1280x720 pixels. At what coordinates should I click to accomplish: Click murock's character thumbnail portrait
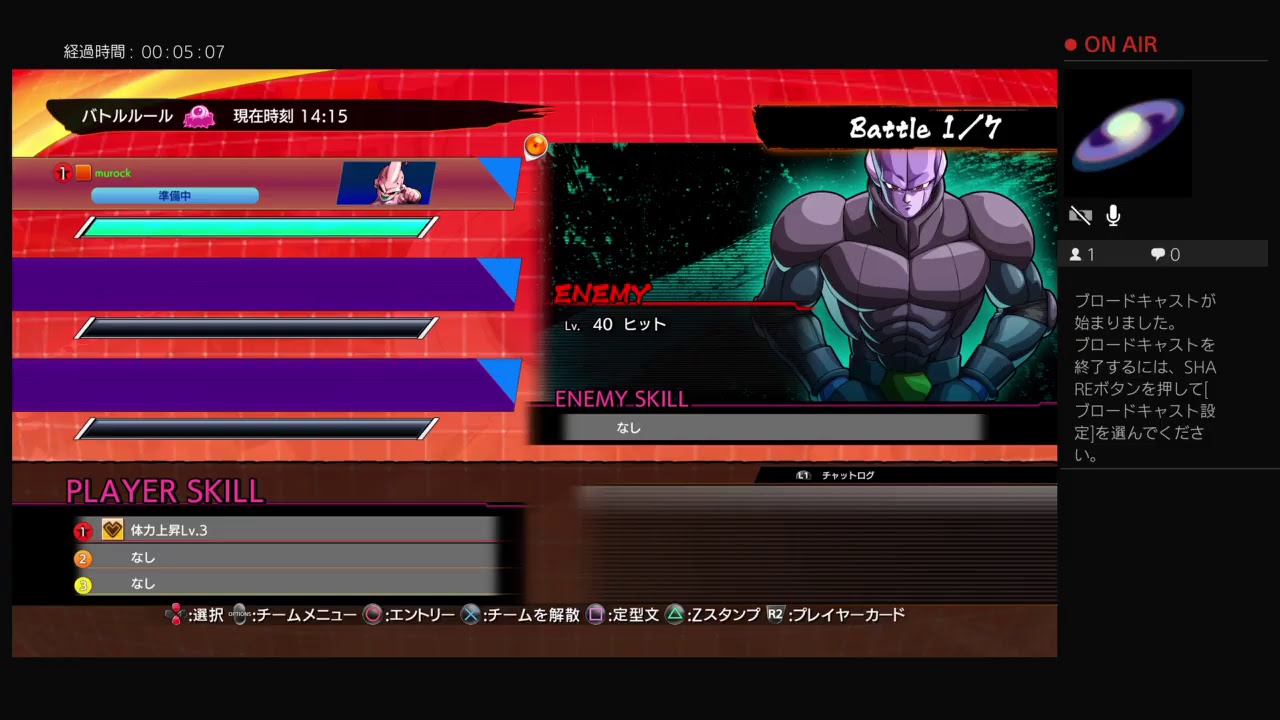tap(390, 183)
